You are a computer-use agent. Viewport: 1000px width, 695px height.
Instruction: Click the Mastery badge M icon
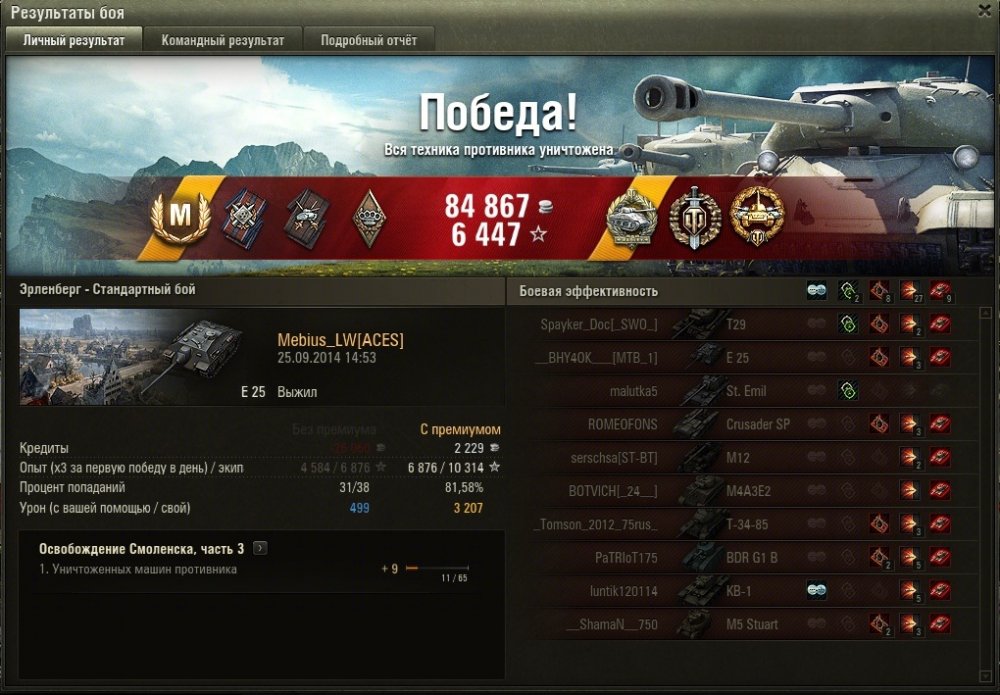click(180, 214)
